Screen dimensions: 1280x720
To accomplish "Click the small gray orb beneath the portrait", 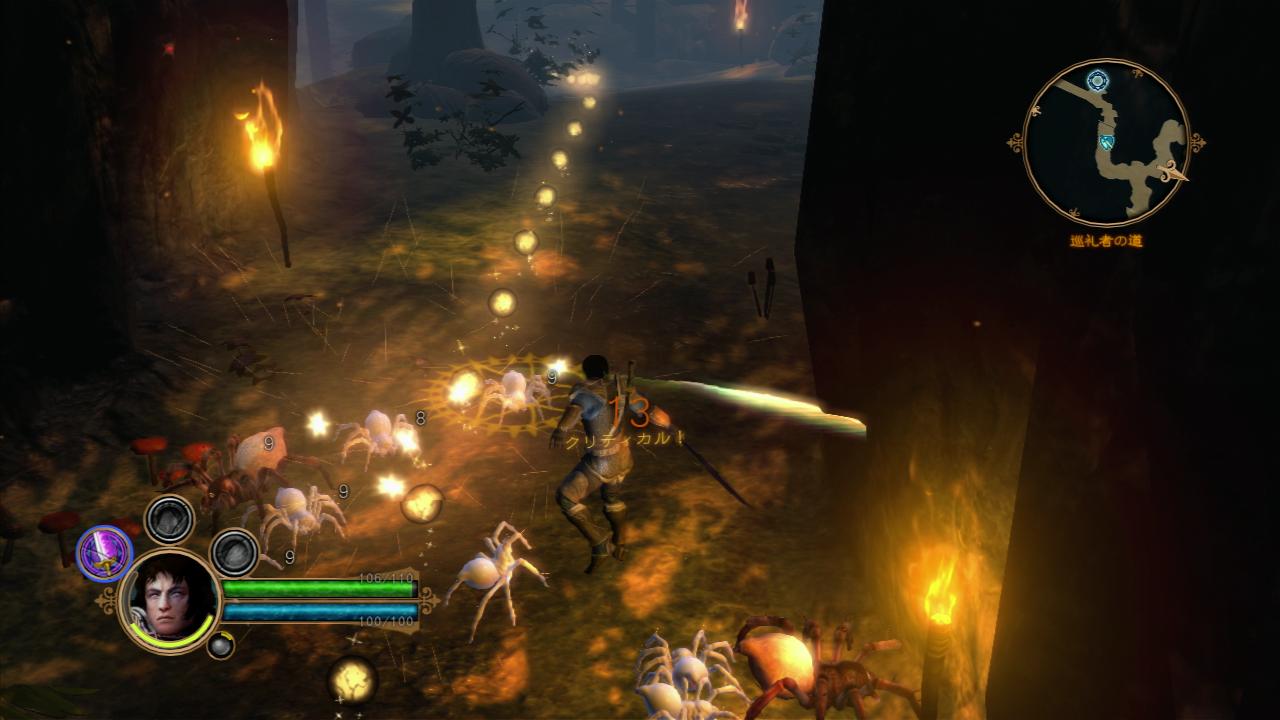I will (x=220, y=645).
